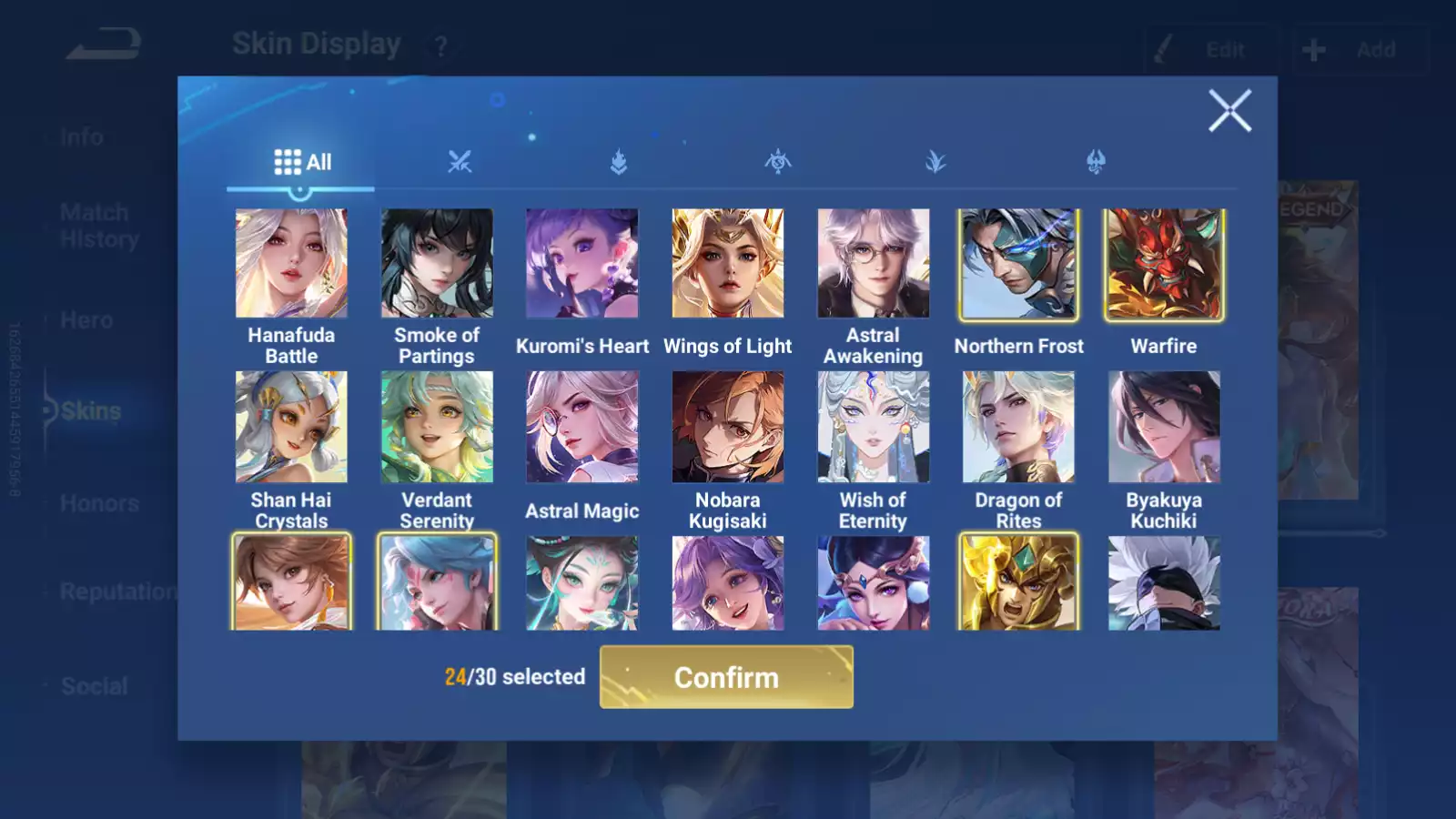Switch to the crossed swords Fighter filter
Screen dimensions: 1456x819
(x=462, y=161)
